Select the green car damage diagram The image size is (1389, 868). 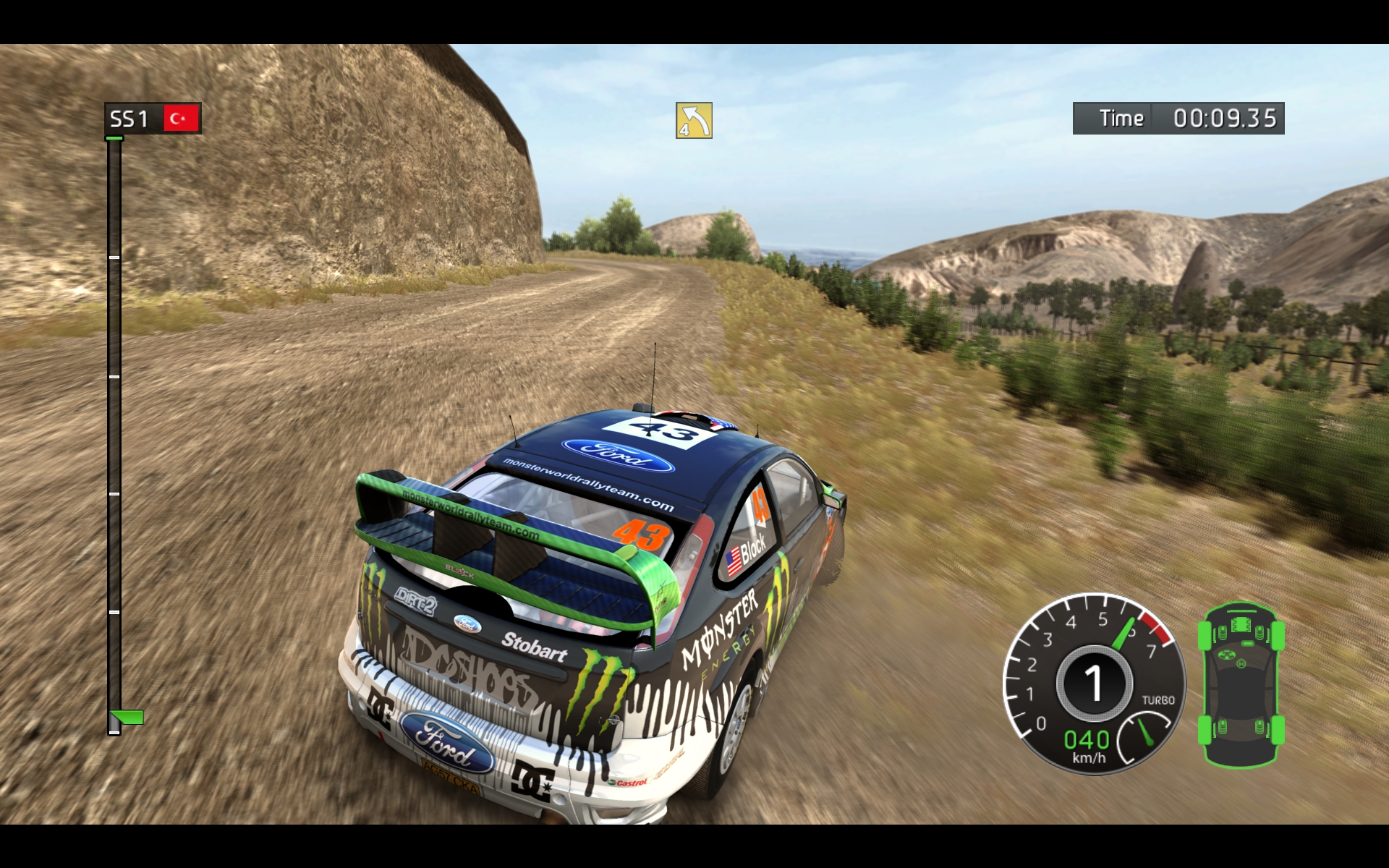point(1241,684)
